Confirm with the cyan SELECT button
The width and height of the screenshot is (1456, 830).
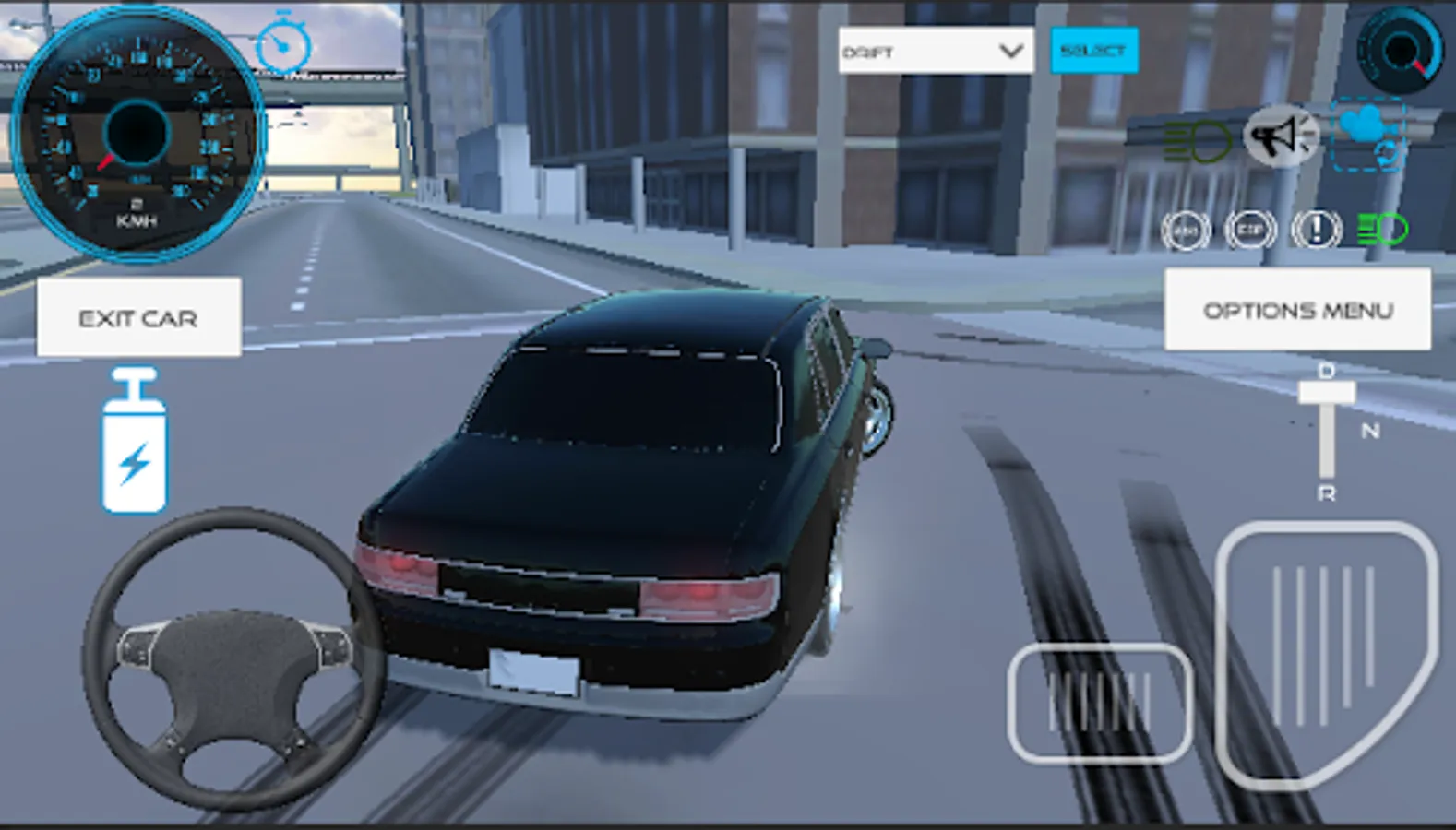(1093, 51)
